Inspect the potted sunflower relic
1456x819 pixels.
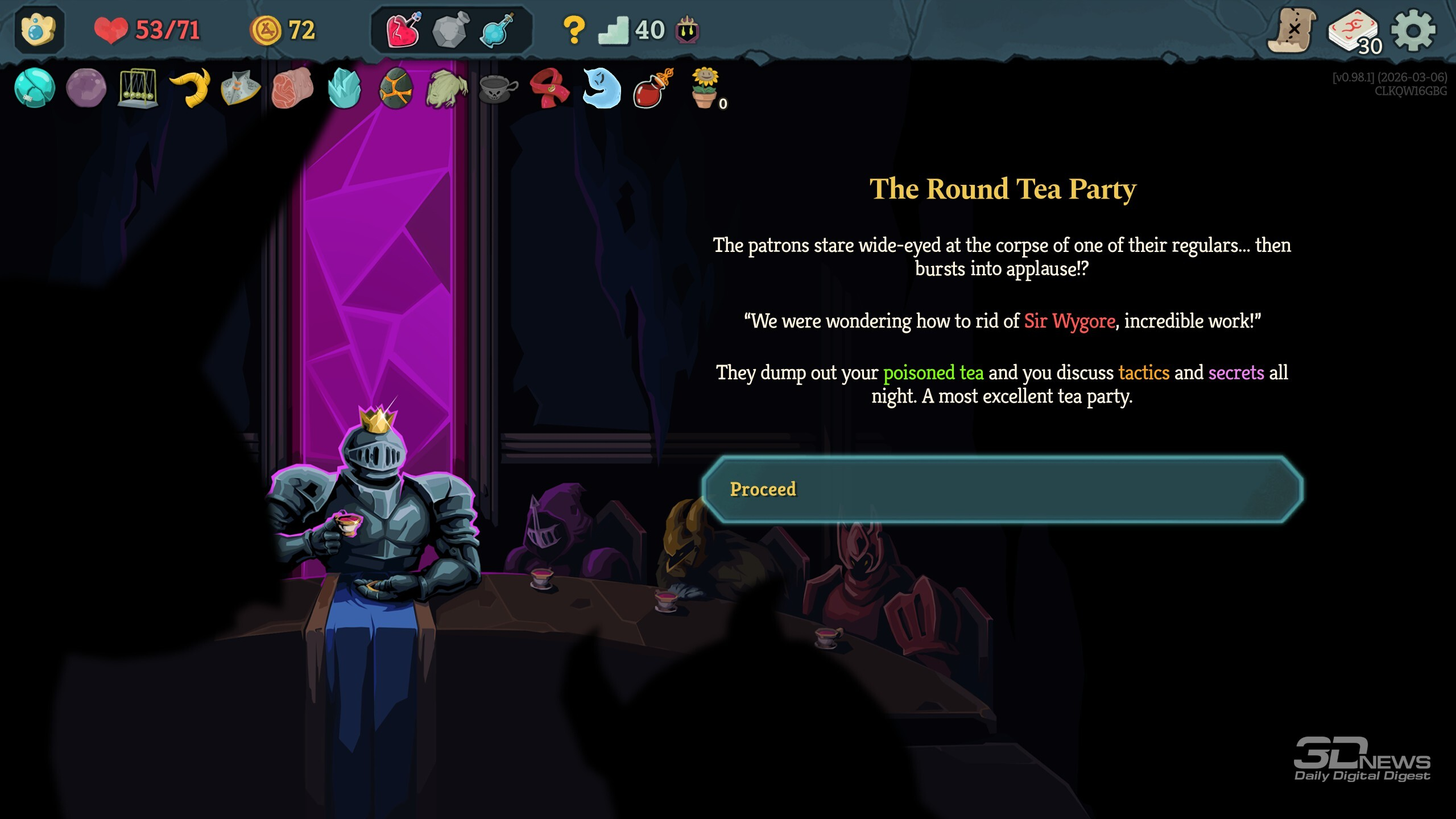[705, 88]
